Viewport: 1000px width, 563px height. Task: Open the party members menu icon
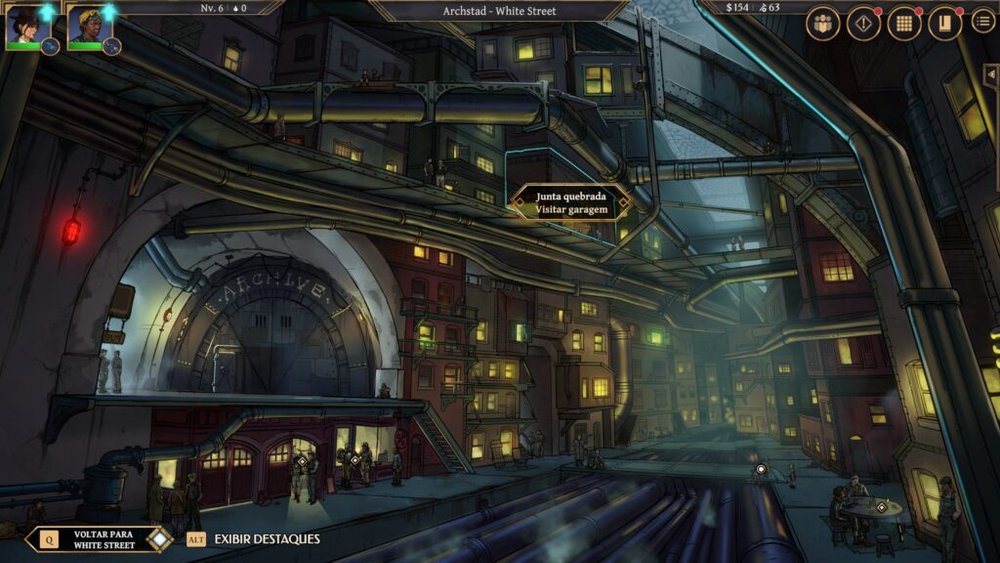(x=823, y=24)
